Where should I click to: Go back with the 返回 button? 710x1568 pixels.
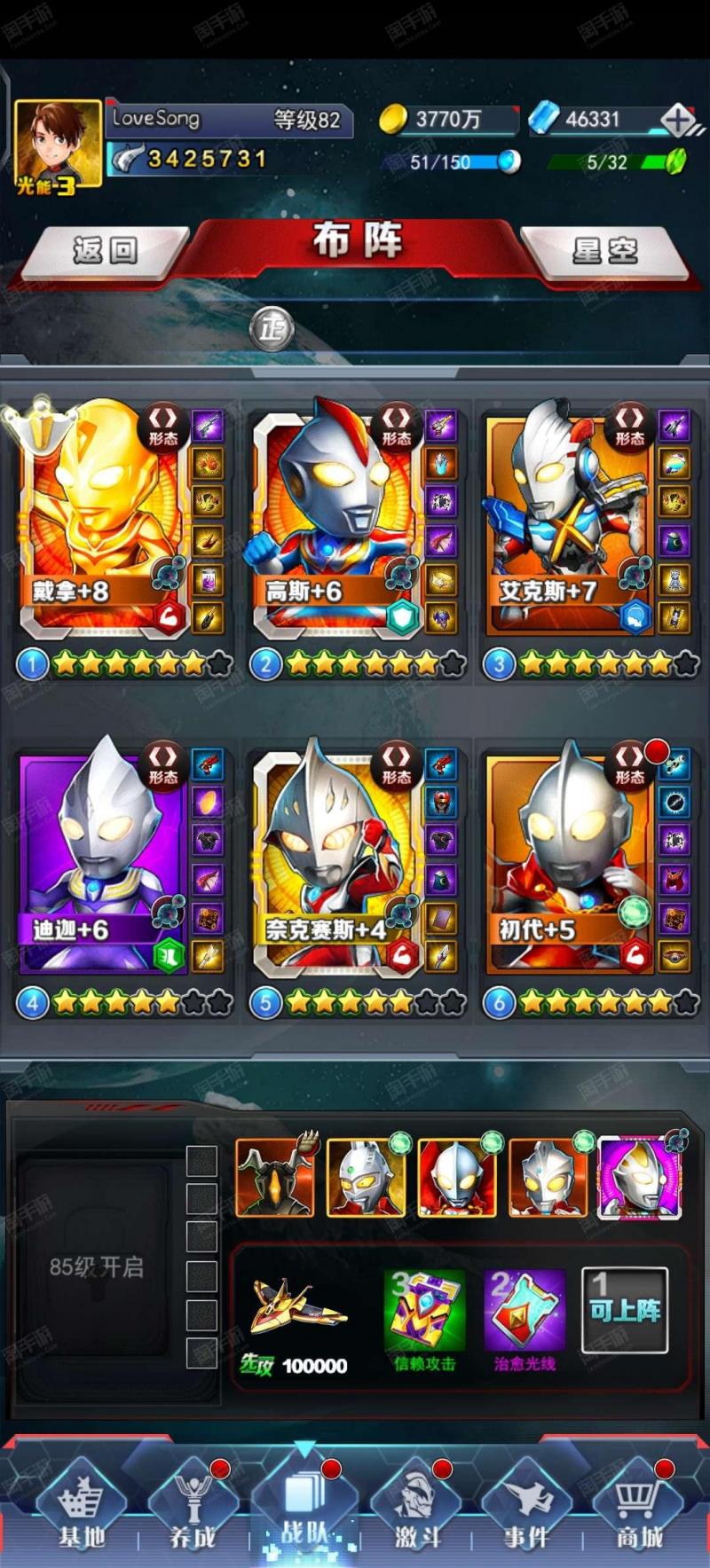(x=105, y=252)
